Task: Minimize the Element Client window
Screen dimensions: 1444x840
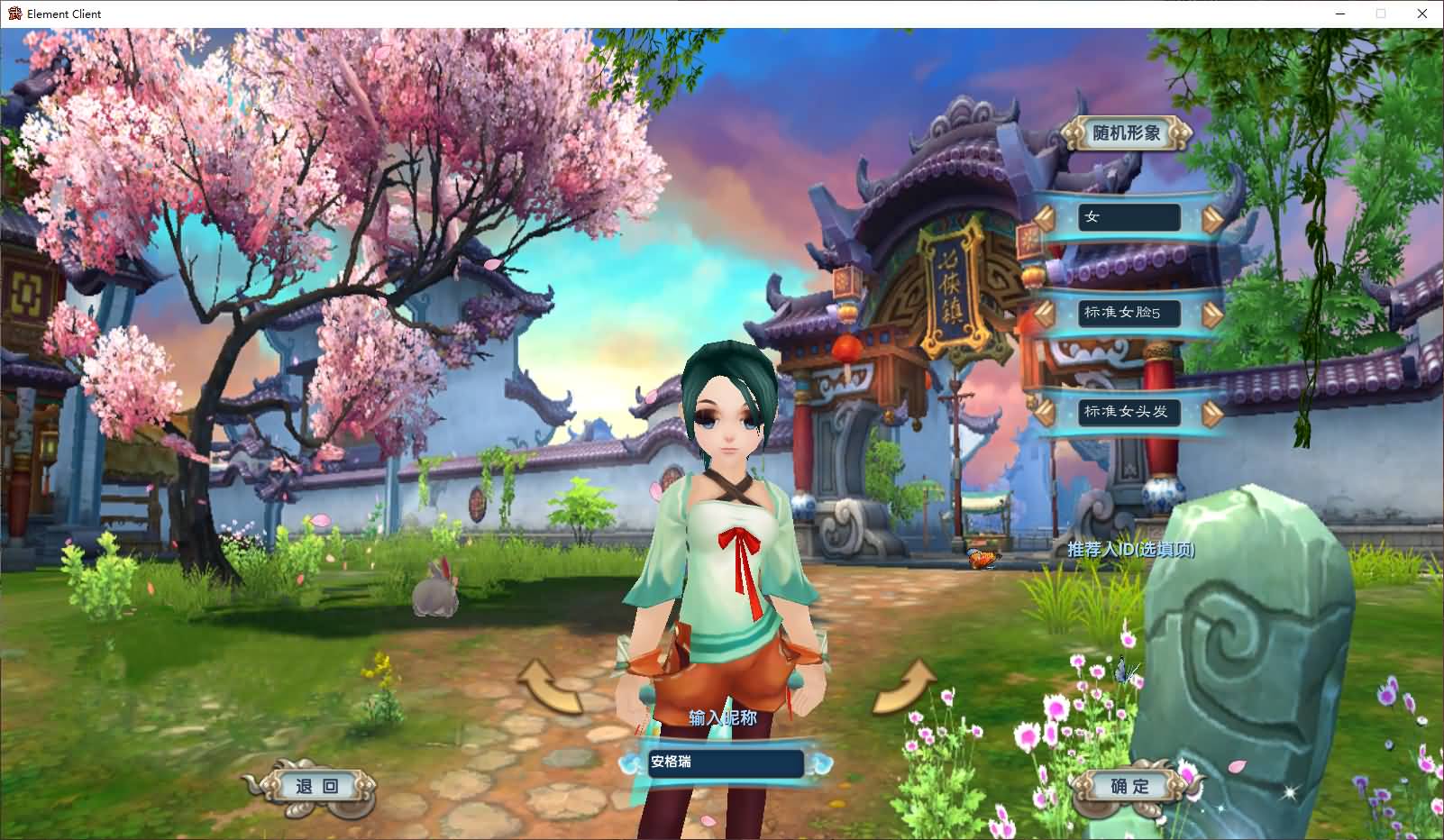Action: (1340, 14)
